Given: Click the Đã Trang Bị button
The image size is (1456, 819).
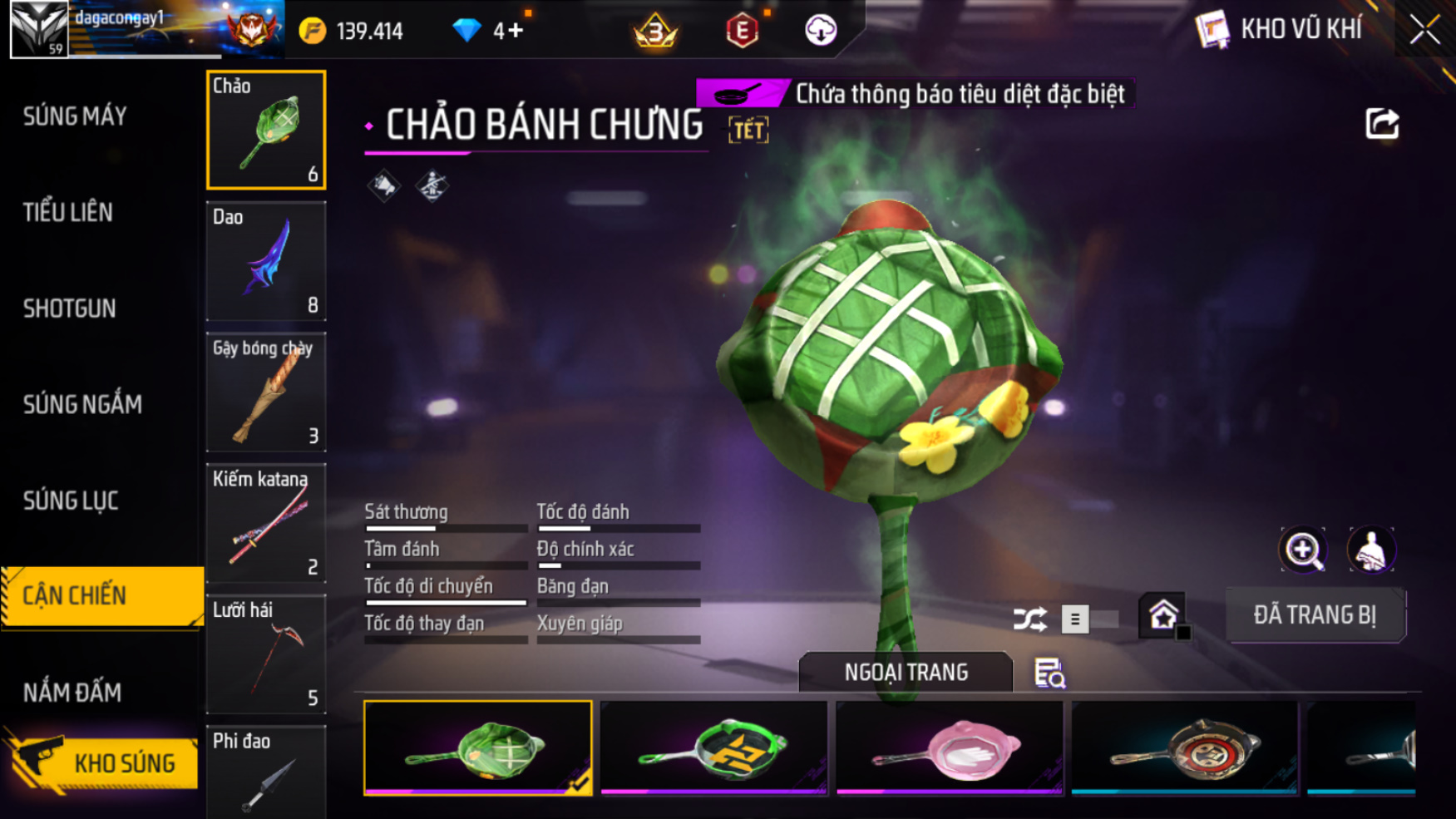Looking at the screenshot, I should [x=1315, y=615].
